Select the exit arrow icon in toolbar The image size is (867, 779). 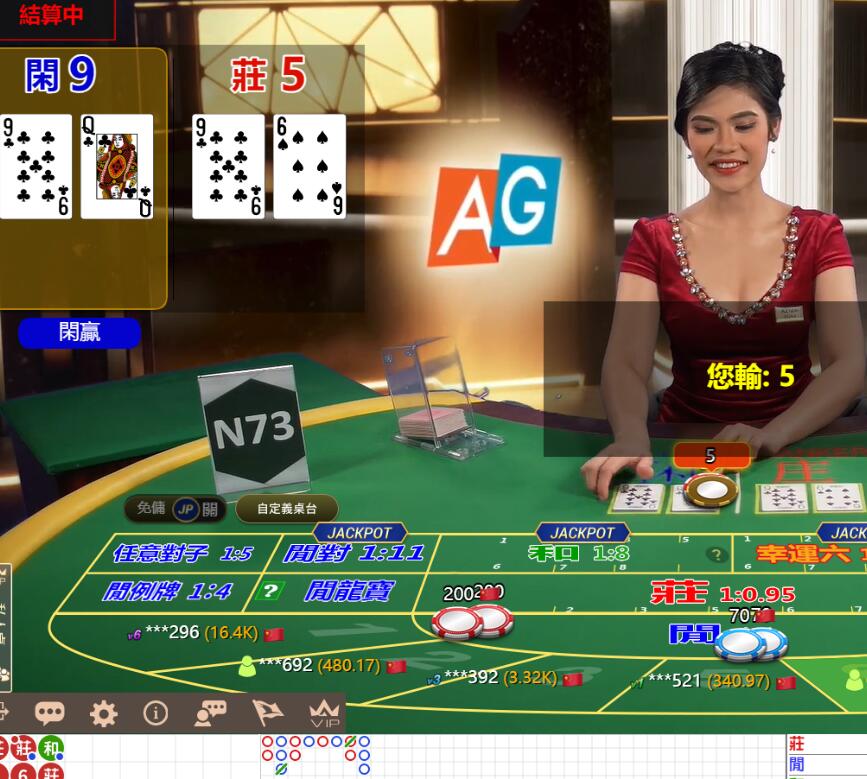click(3, 713)
